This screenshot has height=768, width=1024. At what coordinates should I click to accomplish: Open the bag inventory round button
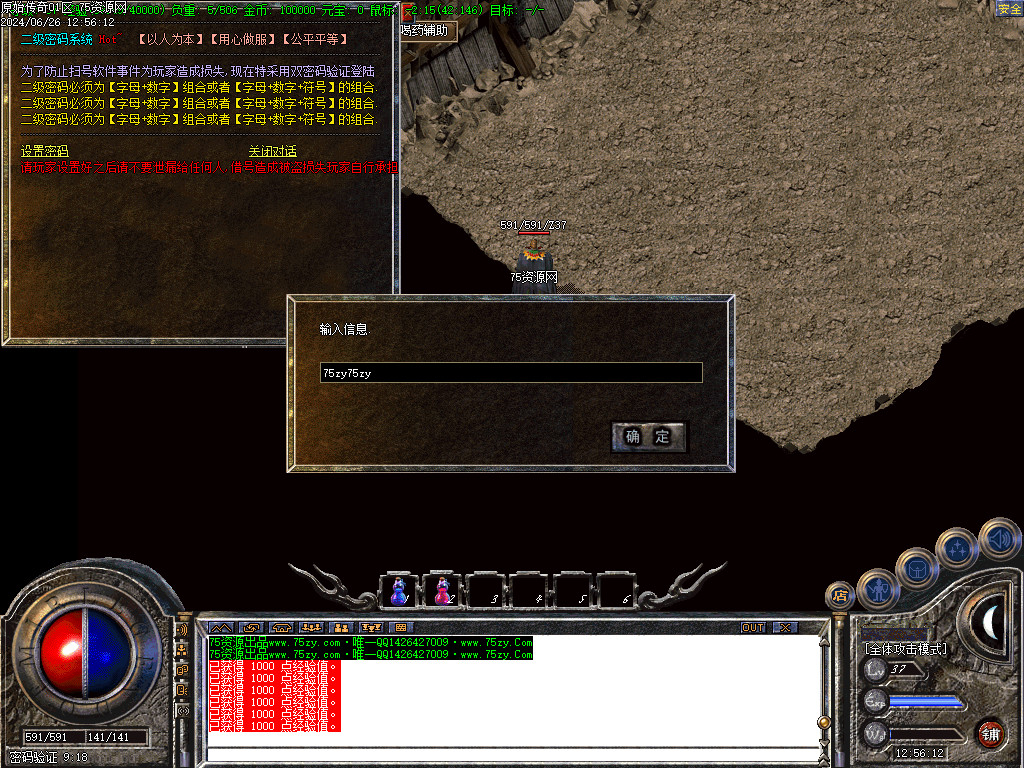916,567
